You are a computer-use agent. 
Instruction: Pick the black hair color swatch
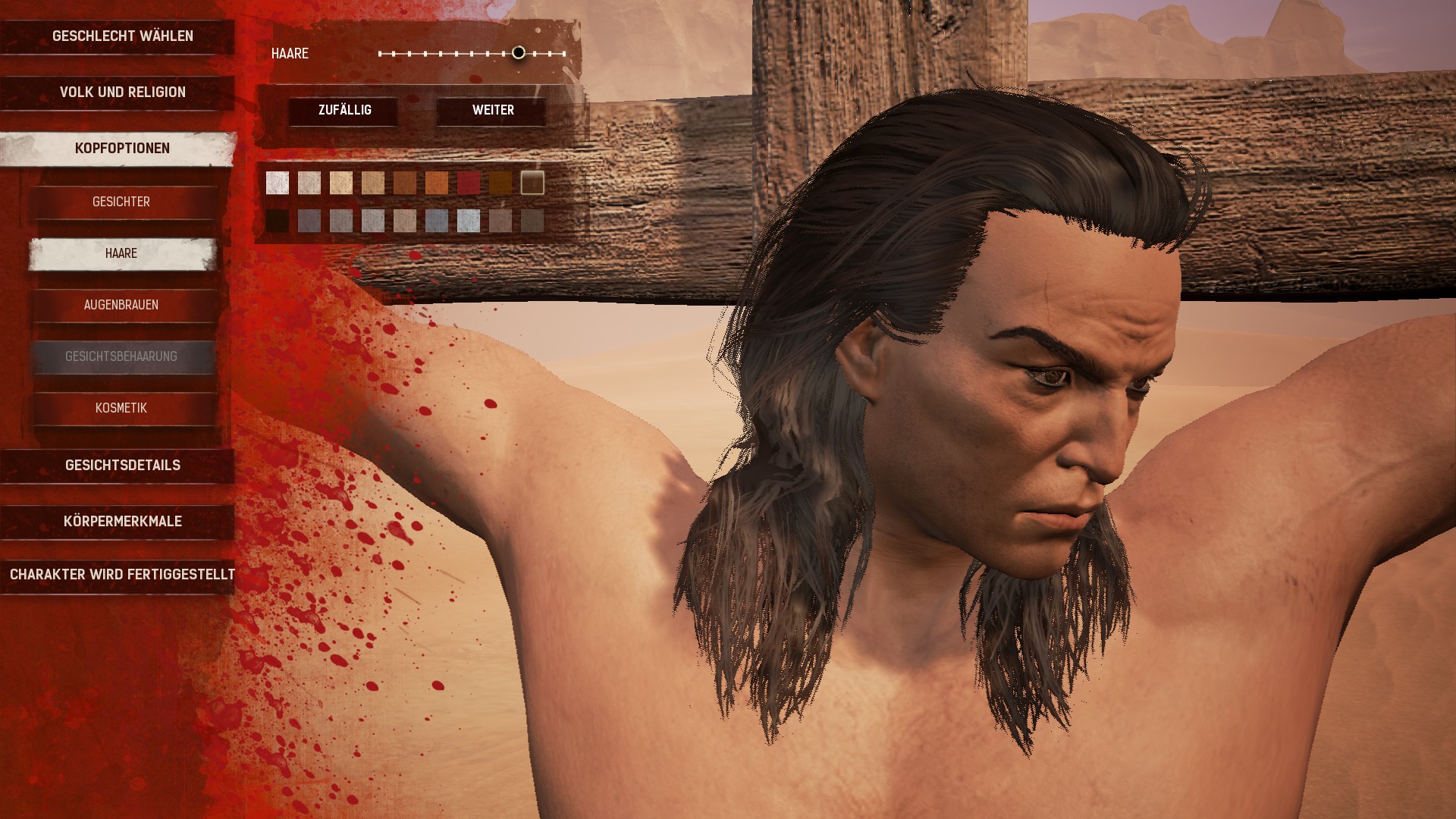[278, 221]
